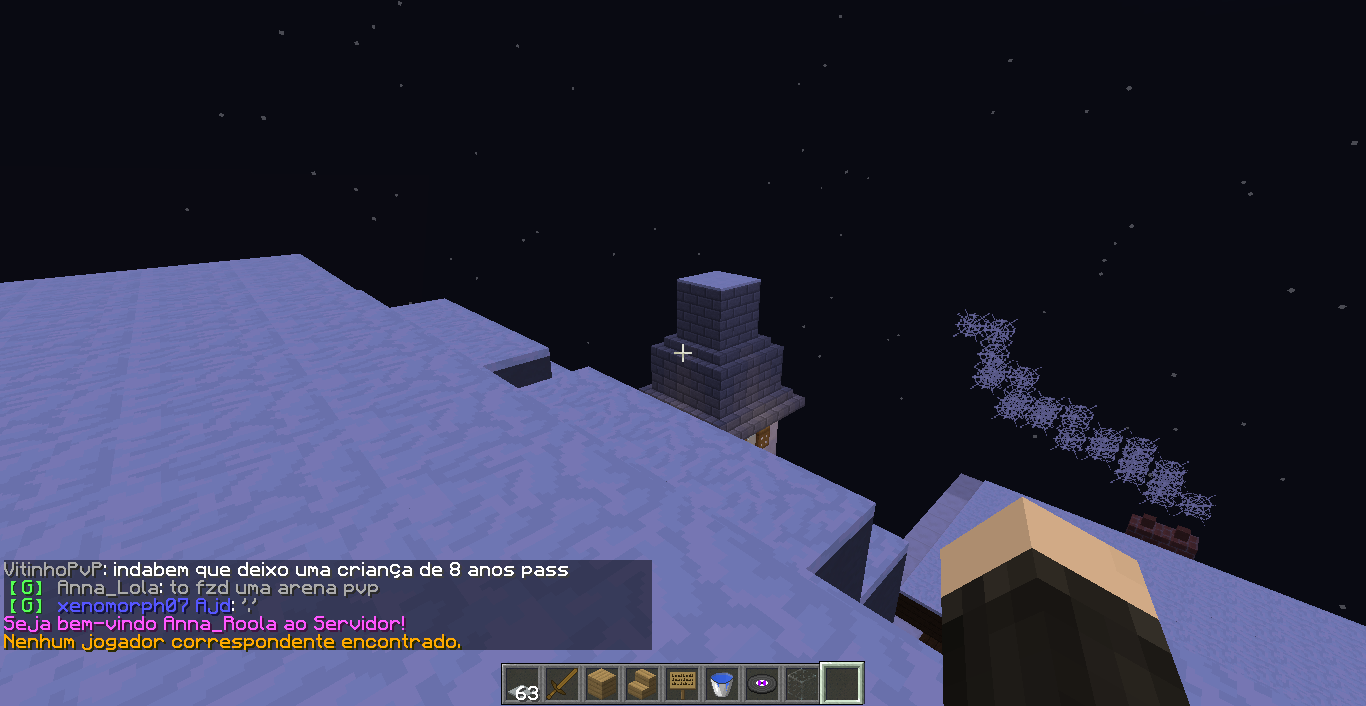Choose the music disc slot
This screenshot has height=706, width=1366.
(762, 684)
